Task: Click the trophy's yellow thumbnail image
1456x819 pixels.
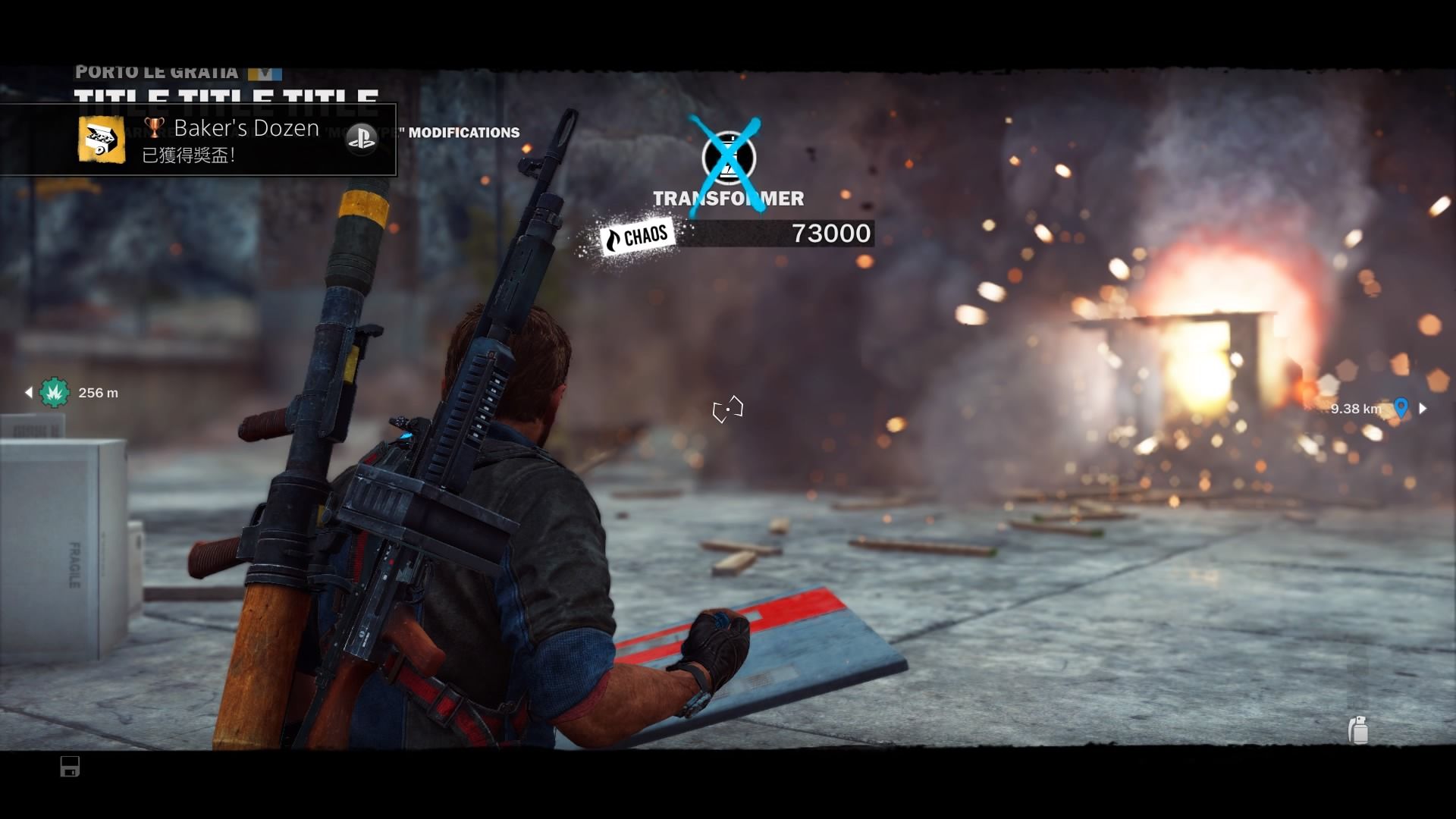Action: (102, 140)
